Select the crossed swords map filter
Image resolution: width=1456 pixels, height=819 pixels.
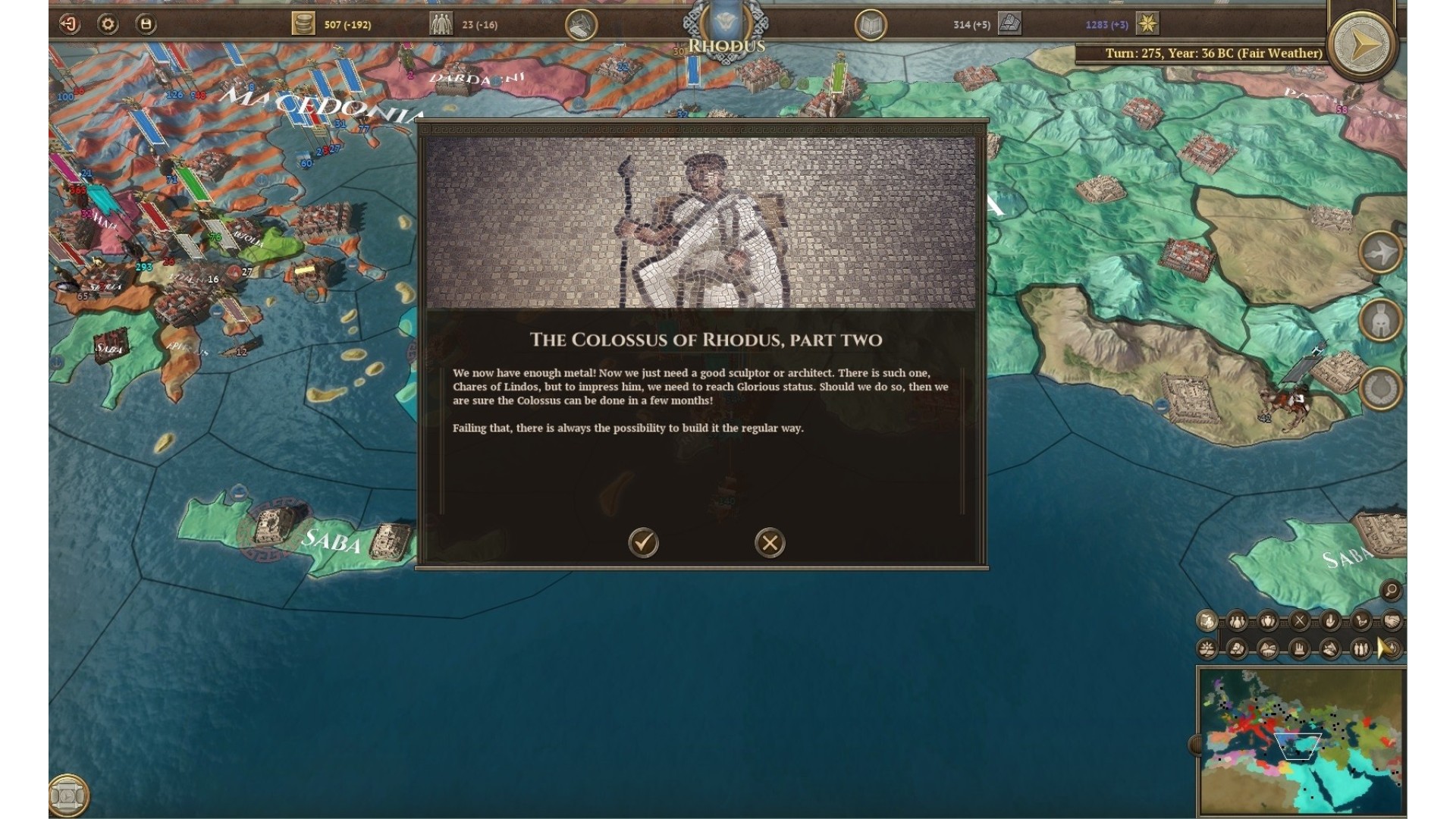tap(1299, 621)
